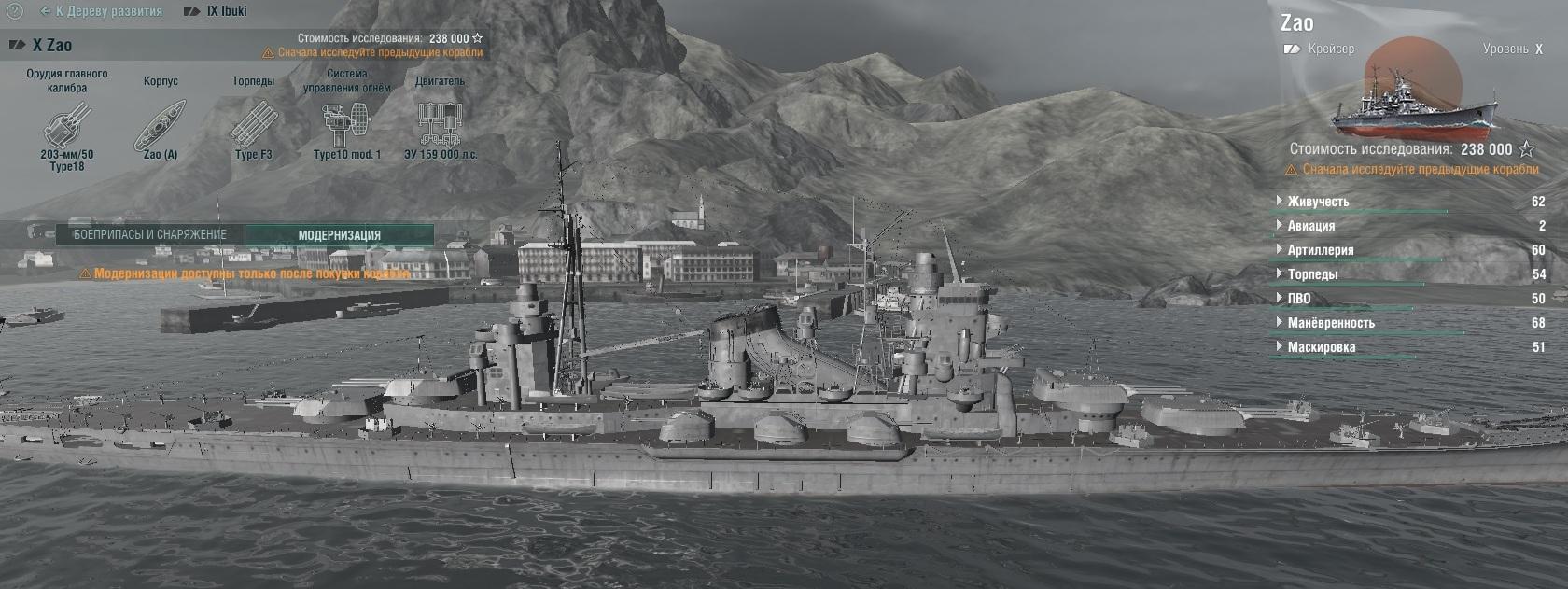Open the help question mark icon
The image size is (1568, 589).
(13, 11)
